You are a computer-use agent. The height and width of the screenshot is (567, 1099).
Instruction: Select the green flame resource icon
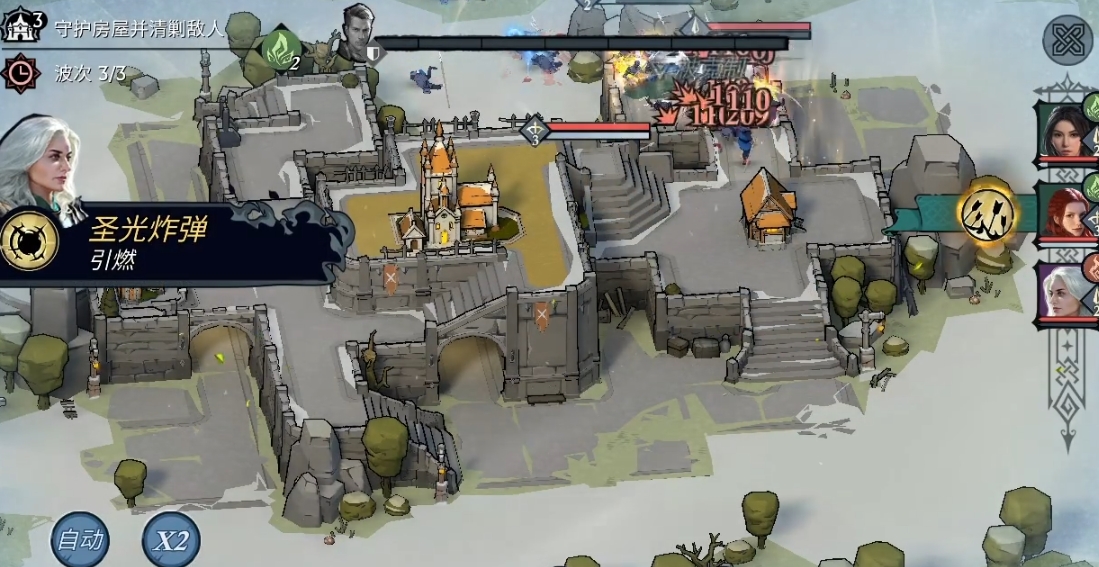(x=280, y=46)
